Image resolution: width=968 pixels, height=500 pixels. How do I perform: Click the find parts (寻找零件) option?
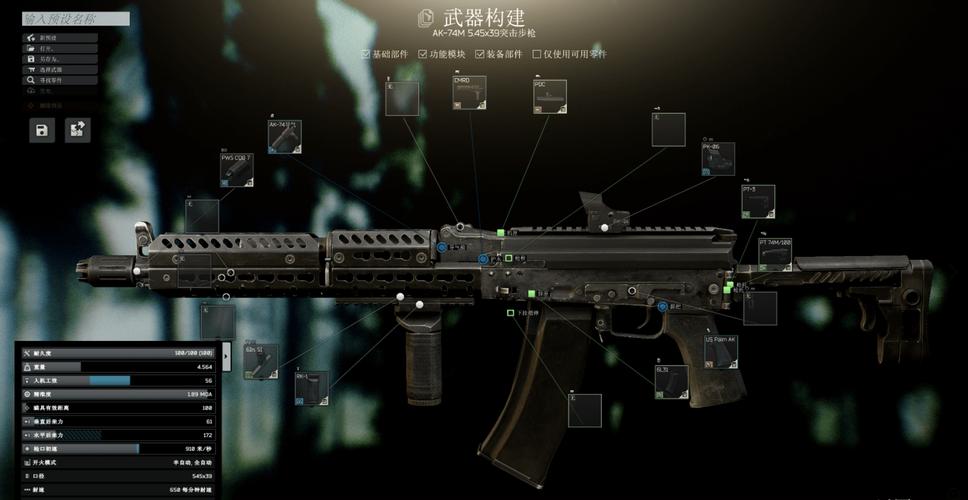click(60, 80)
